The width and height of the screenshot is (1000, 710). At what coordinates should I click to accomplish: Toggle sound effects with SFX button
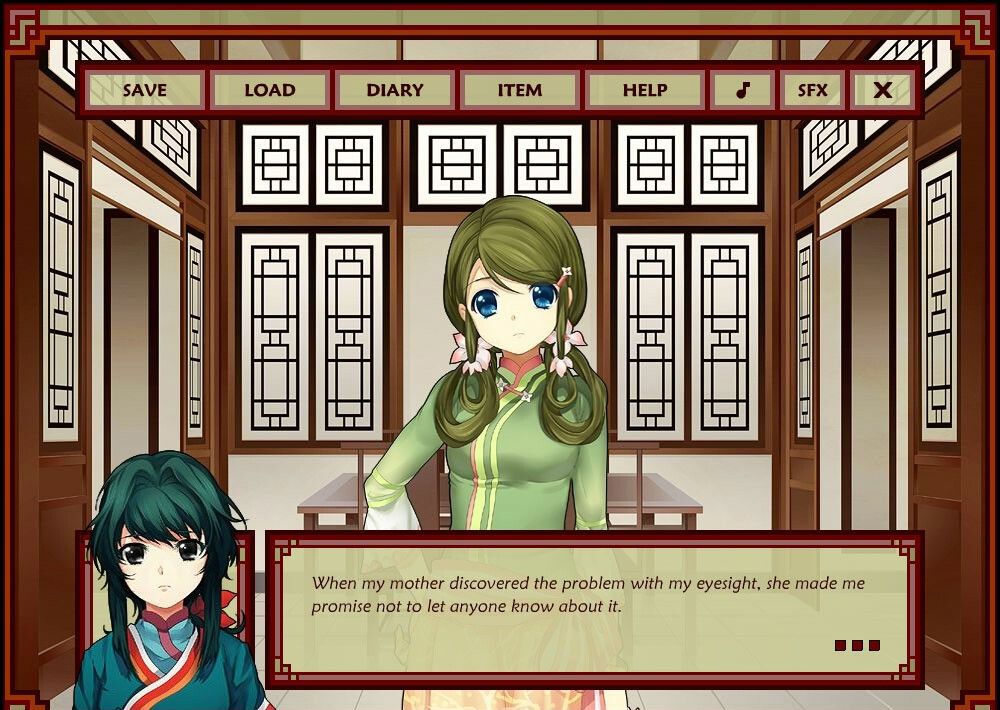click(812, 90)
